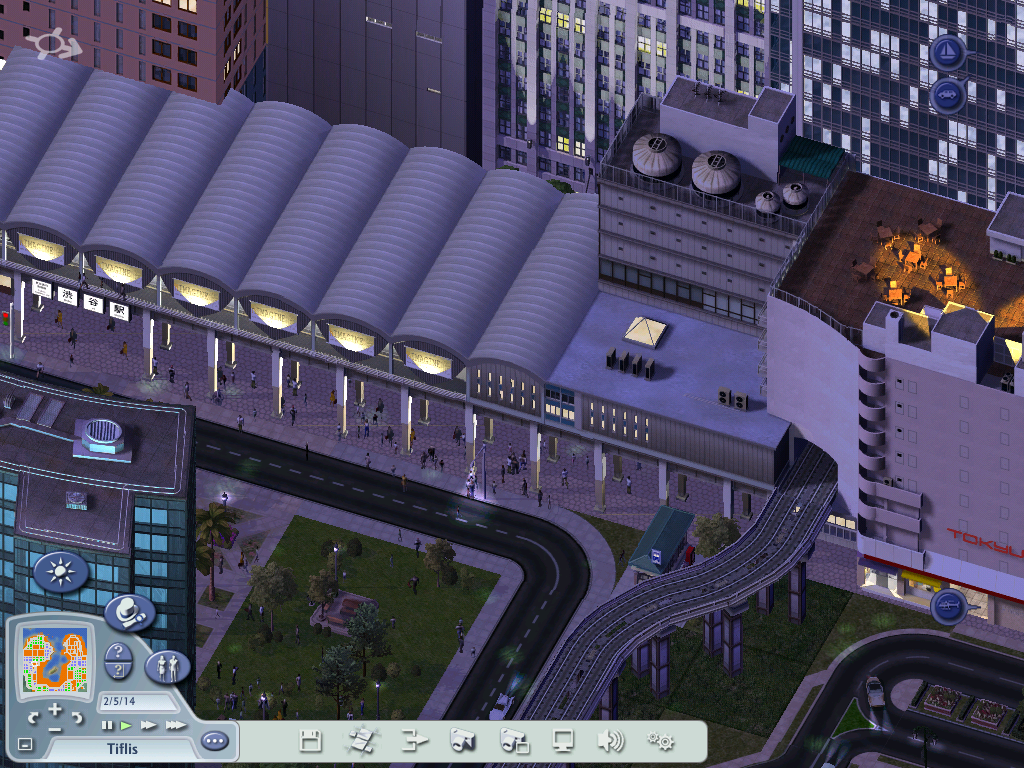Set simulation to double-arrow fast speed
Viewport: 1024px width, 768px height.
pyautogui.click(x=148, y=725)
